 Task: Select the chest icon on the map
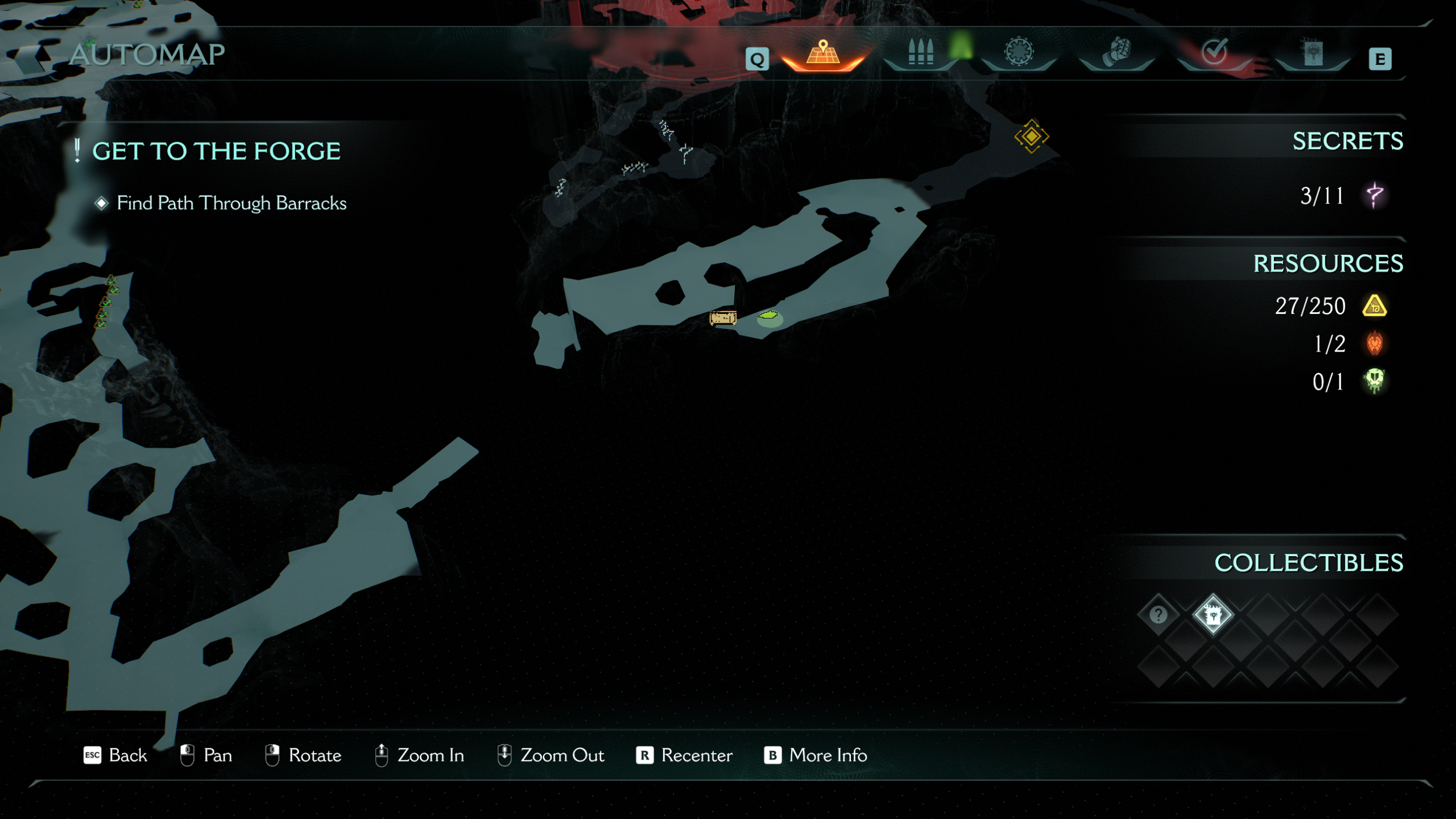(x=723, y=317)
